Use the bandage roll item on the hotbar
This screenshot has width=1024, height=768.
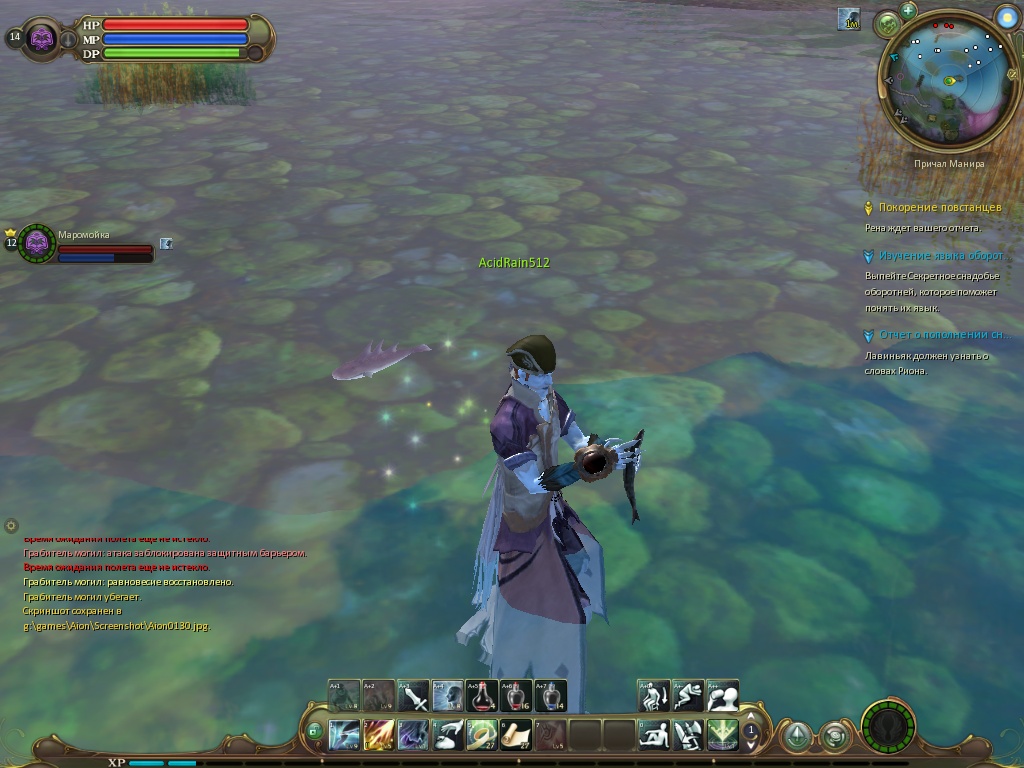tap(482, 735)
